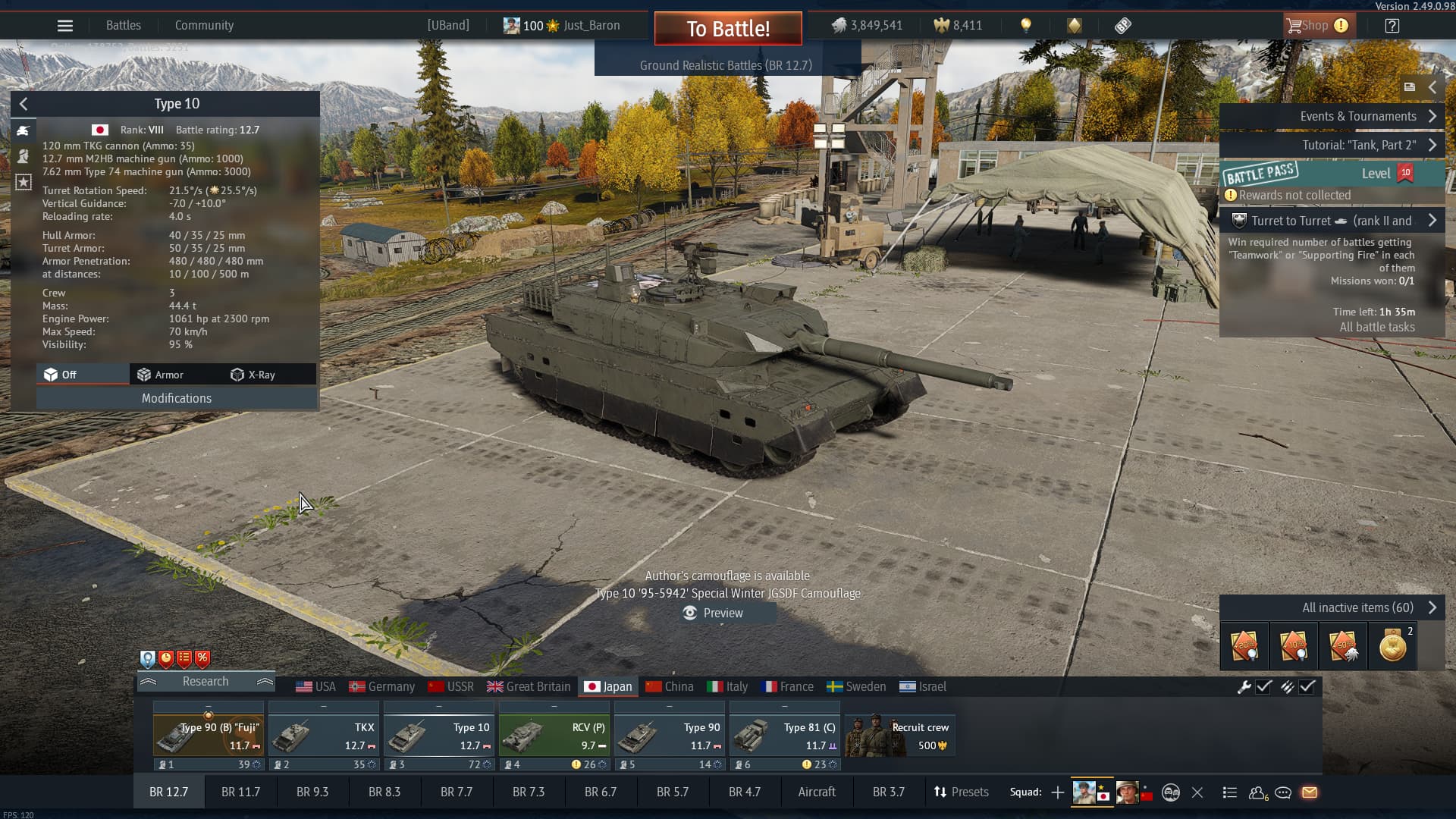1456x819 pixels.
Task: Recruit a new crew for 500
Action: point(900,734)
